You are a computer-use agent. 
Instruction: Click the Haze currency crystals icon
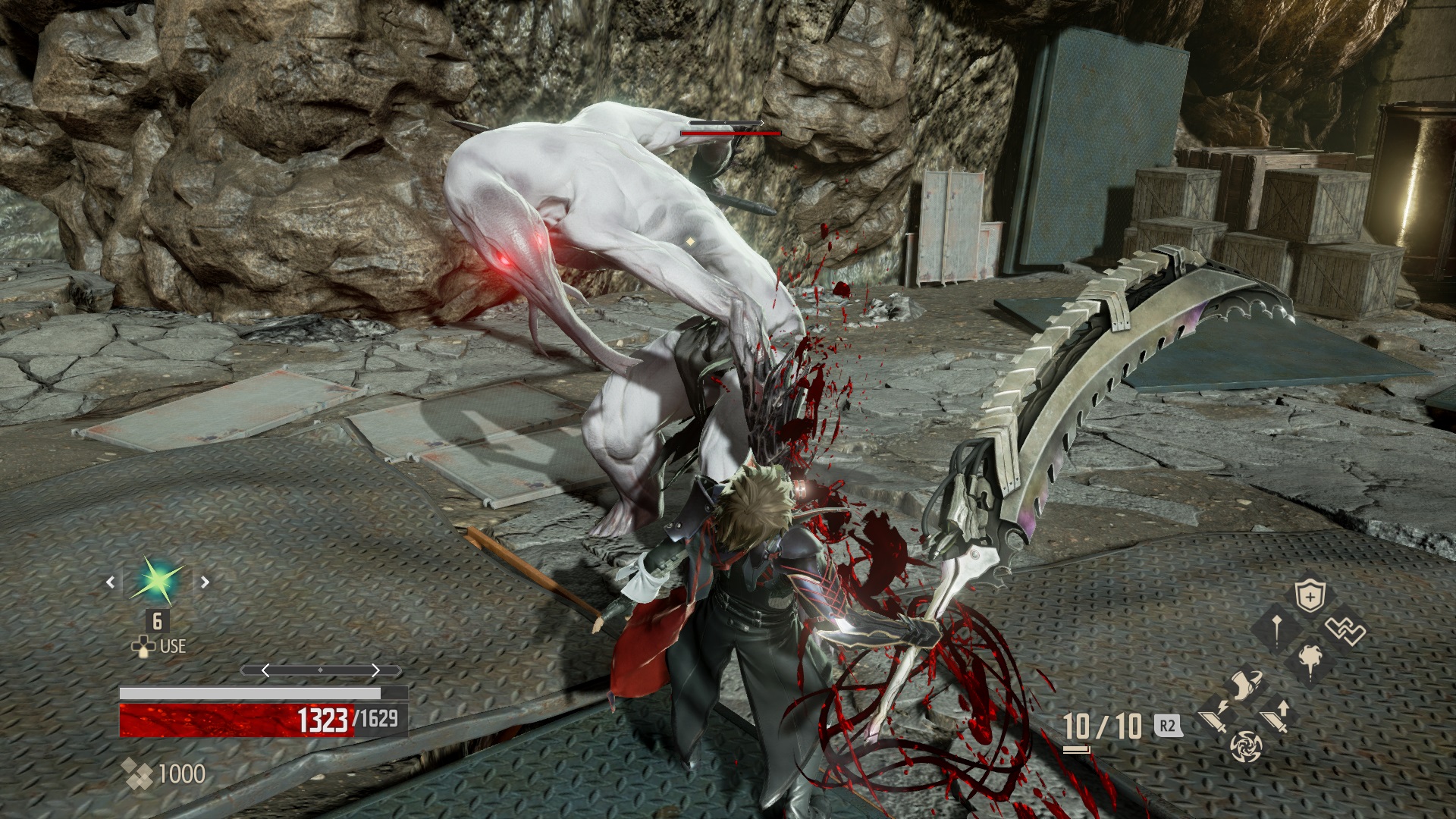[139, 773]
